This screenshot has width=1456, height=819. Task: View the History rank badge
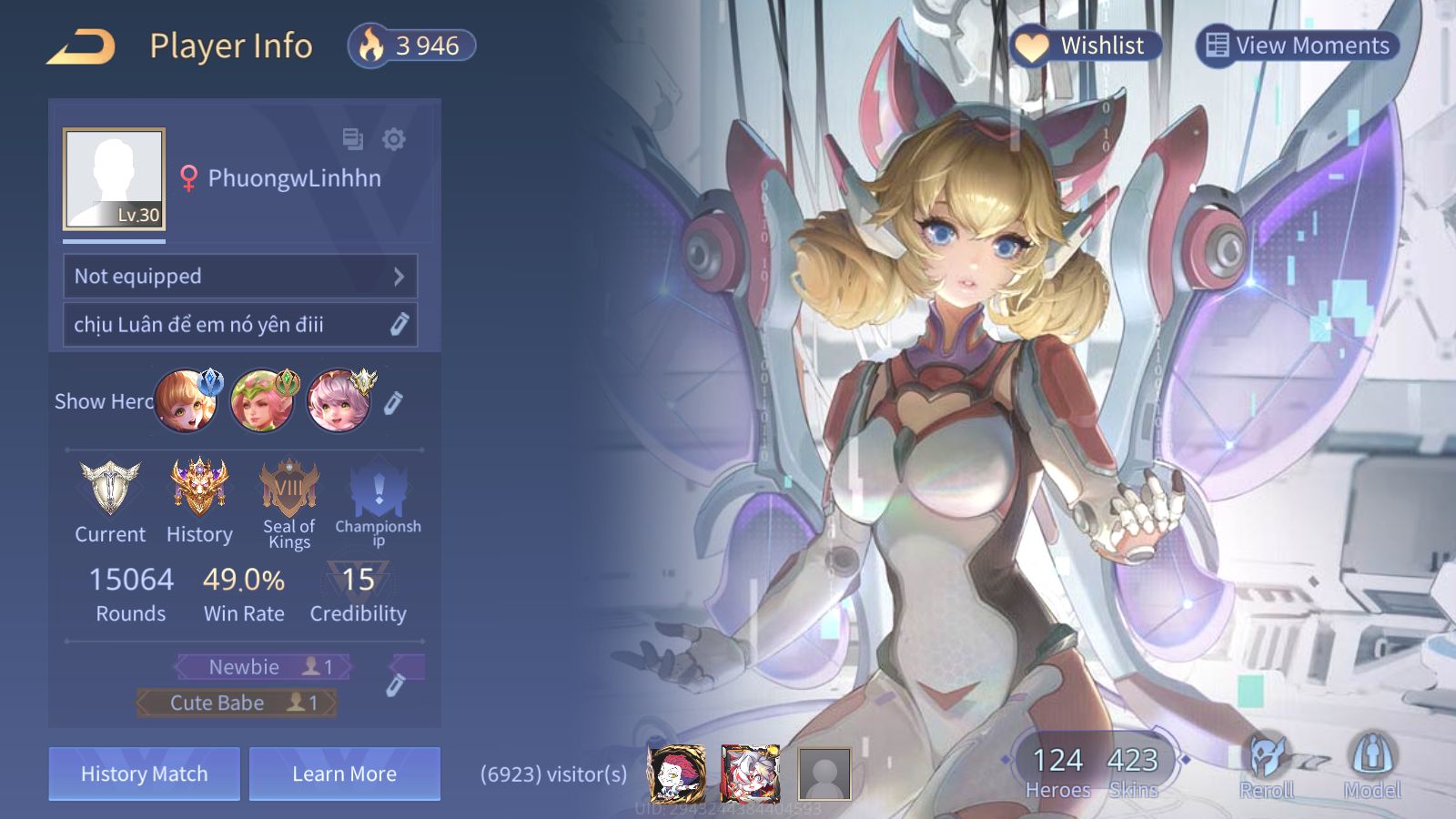click(199, 489)
